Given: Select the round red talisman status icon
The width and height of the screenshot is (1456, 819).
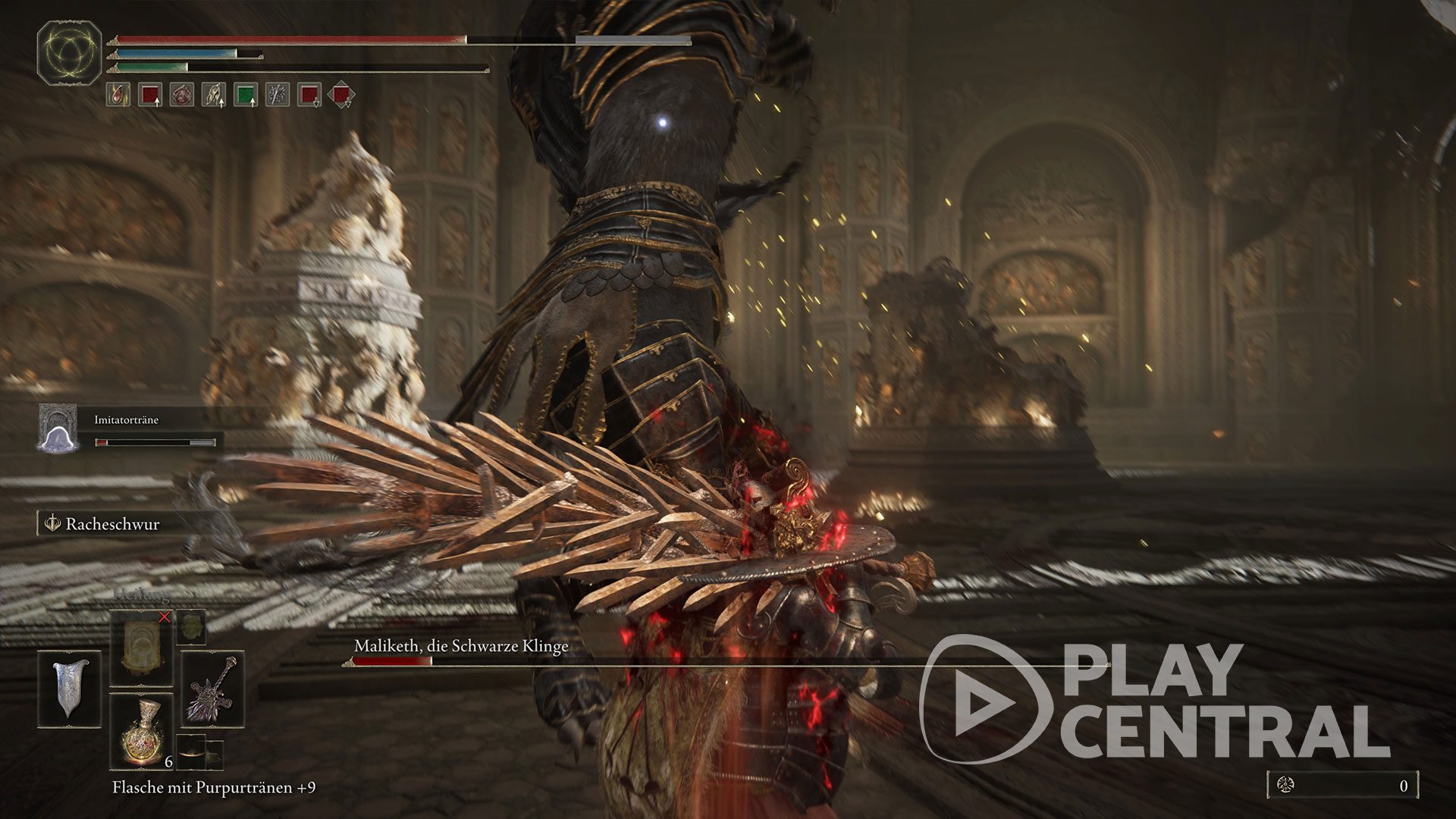Looking at the screenshot, I should (x=181, y=95).
